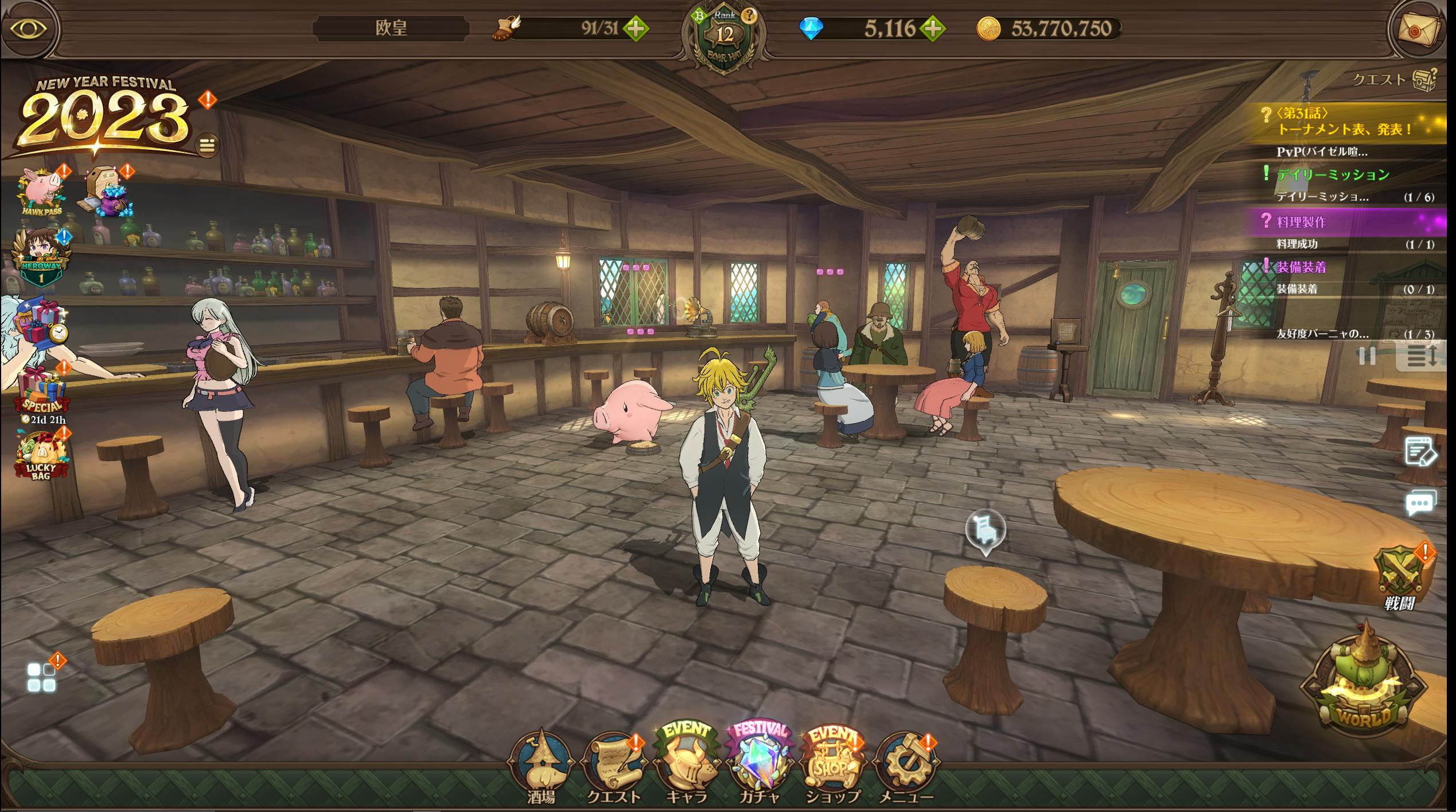Open the Hawk Pass icon
Image resolution: width=1456 pixels, height=812 pixels.
tap(42, 192)
